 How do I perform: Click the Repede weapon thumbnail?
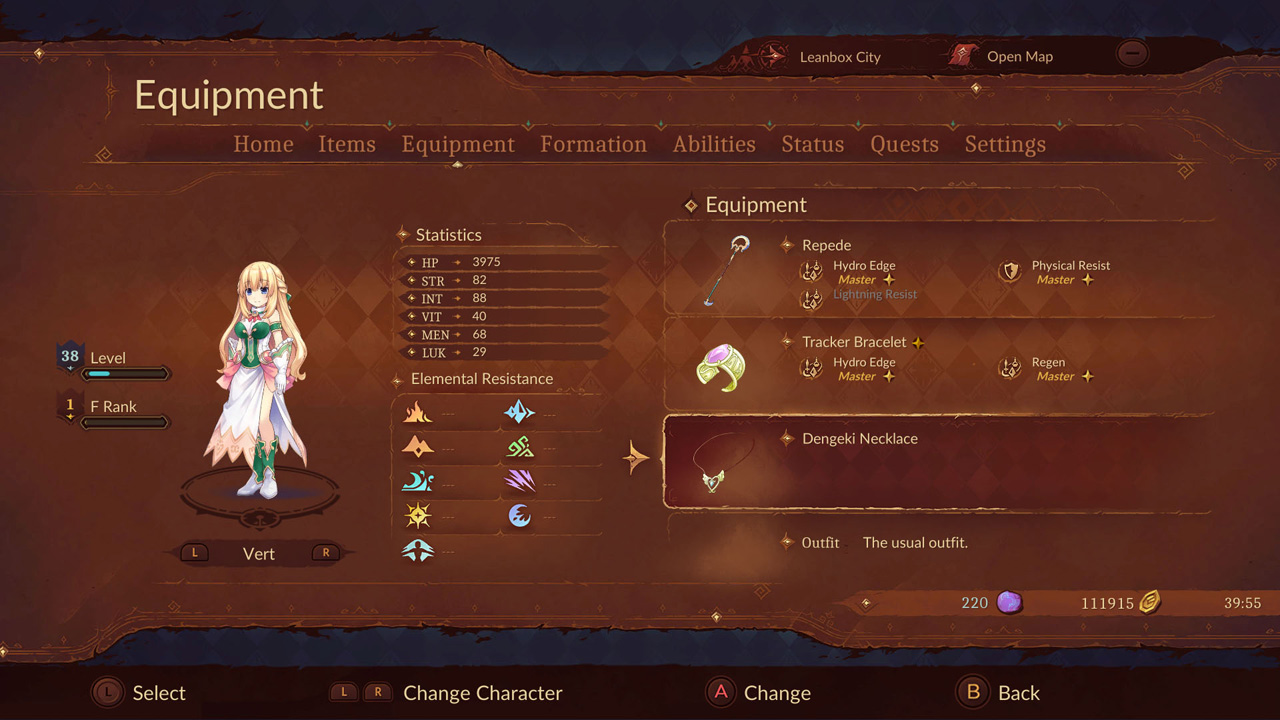(x=725, y=268)
